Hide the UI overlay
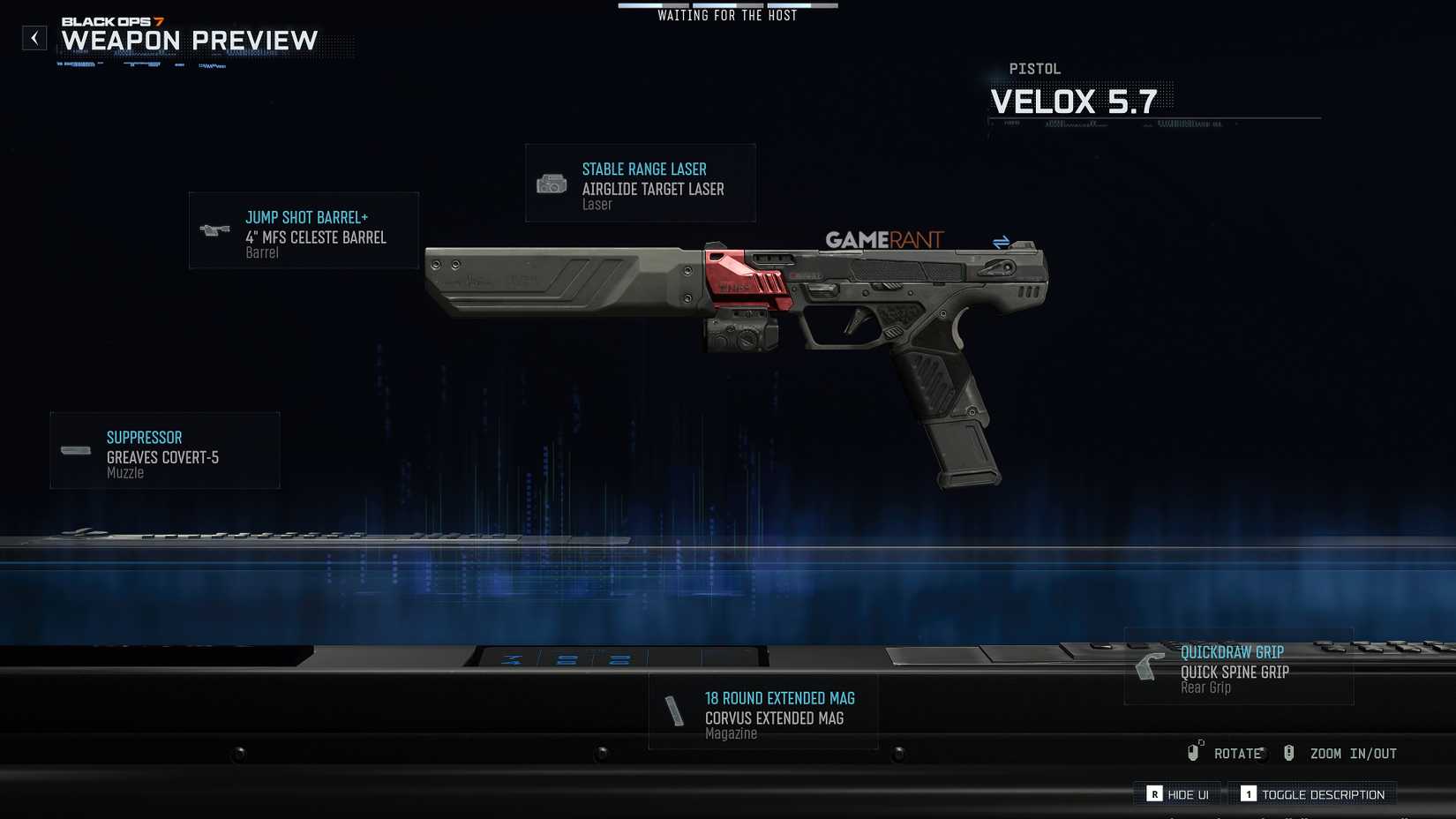 point(1177,793)
